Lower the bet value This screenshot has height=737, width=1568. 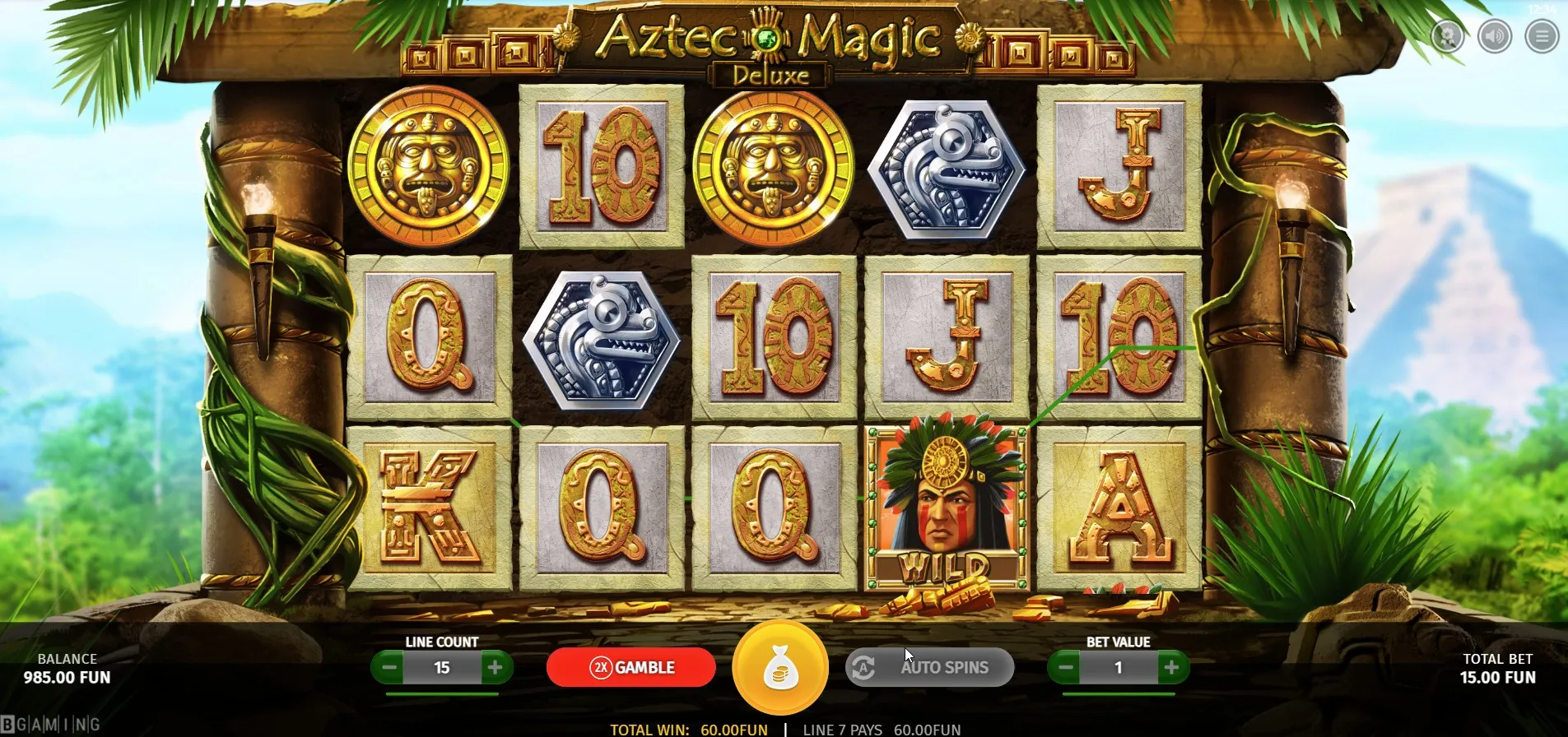(1066, 667)
